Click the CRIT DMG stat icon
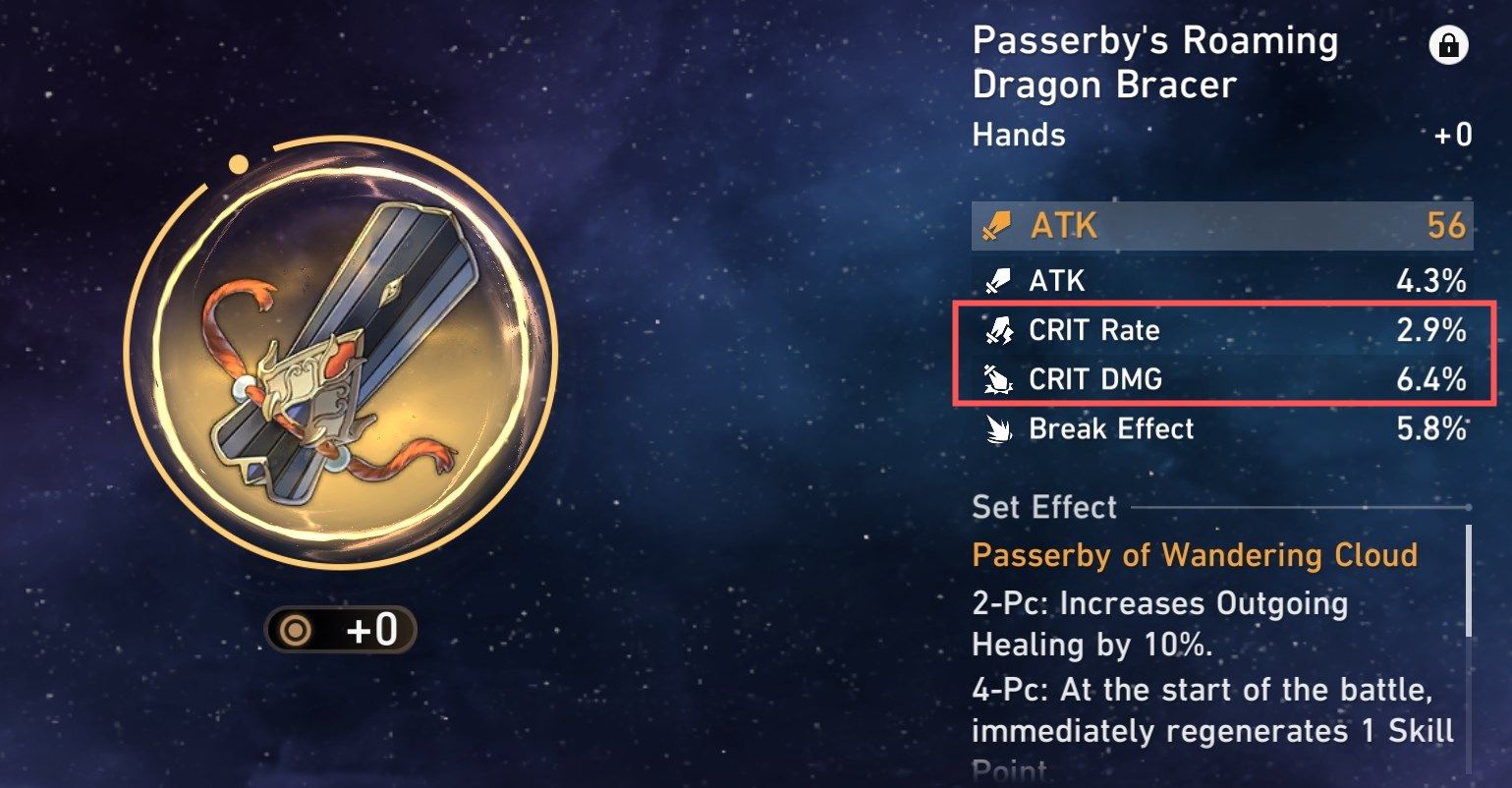Image resolution: width=1512 pixels, height=788 pixels. 995,380
